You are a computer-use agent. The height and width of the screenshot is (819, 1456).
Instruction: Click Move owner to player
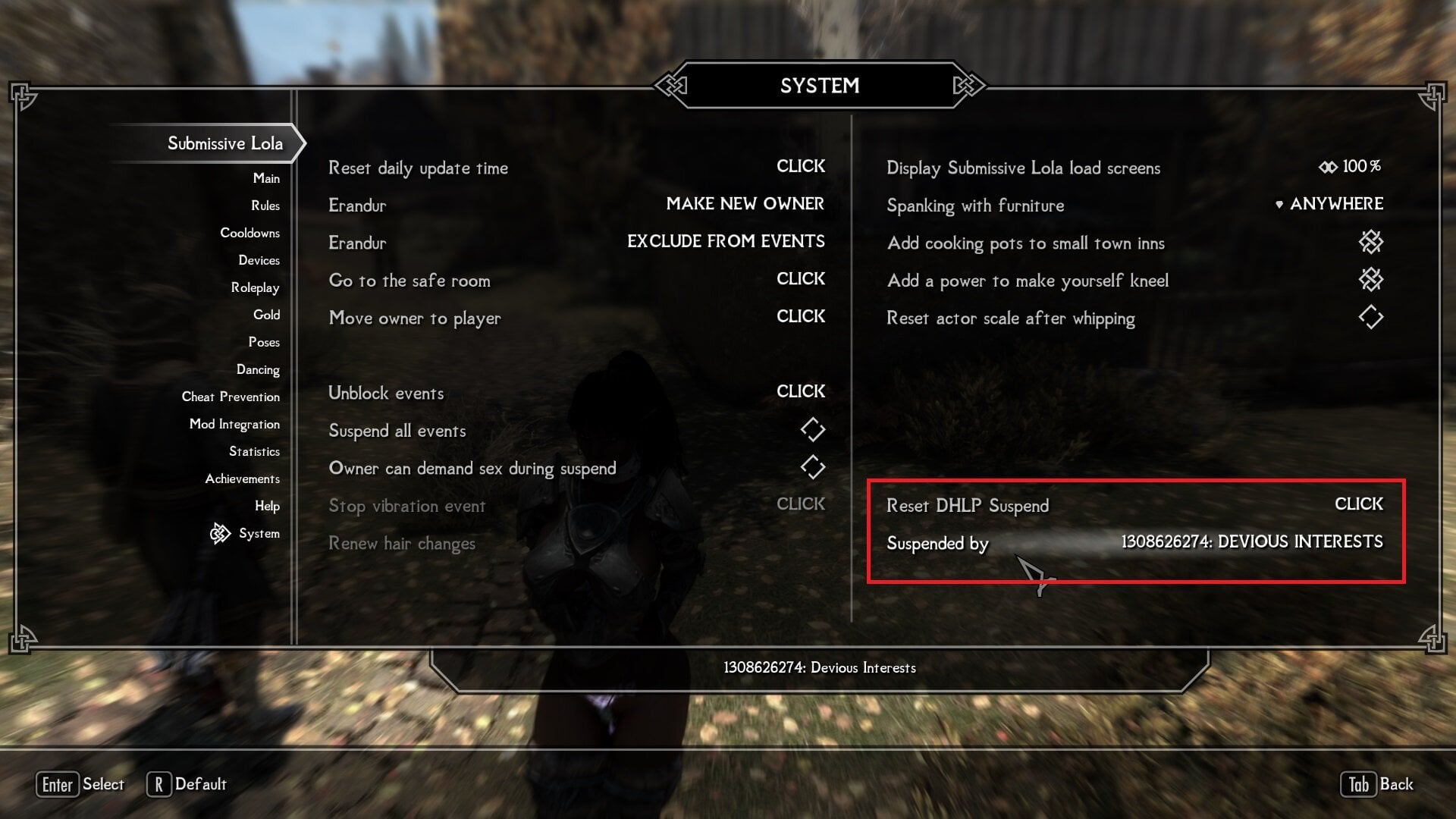[x=800, y=316]
